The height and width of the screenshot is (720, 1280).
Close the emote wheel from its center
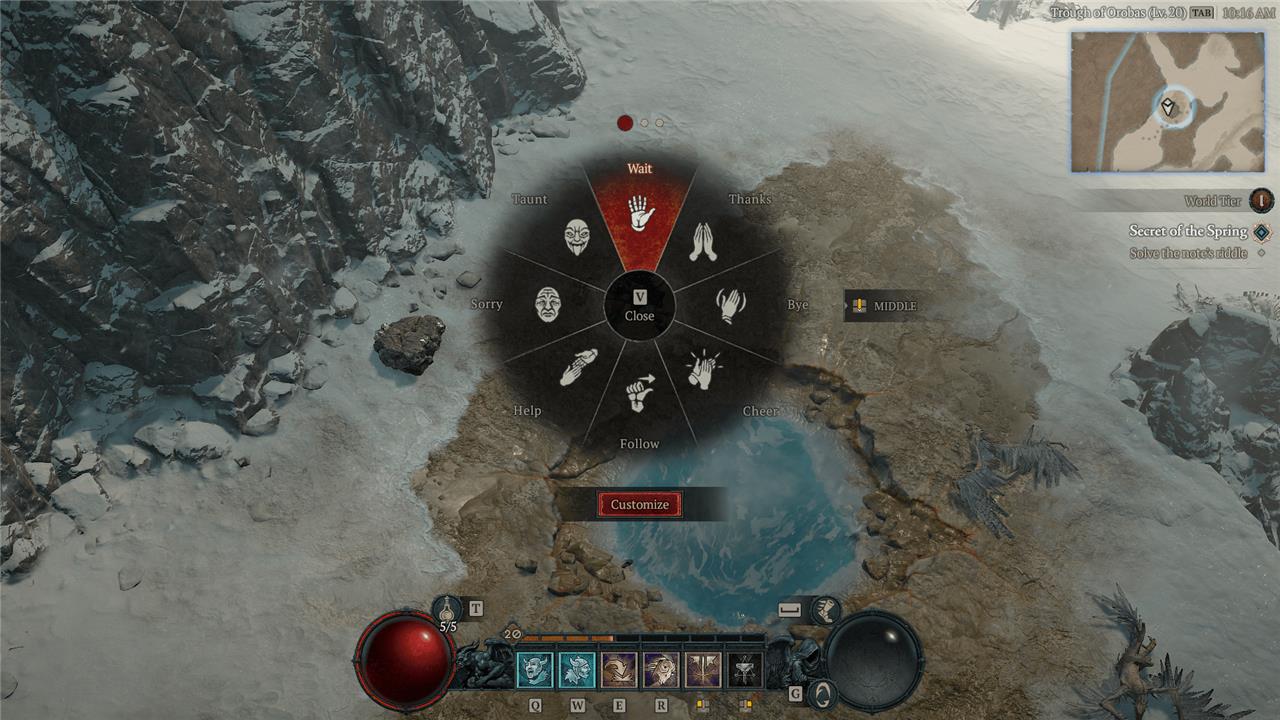point(640,306)
